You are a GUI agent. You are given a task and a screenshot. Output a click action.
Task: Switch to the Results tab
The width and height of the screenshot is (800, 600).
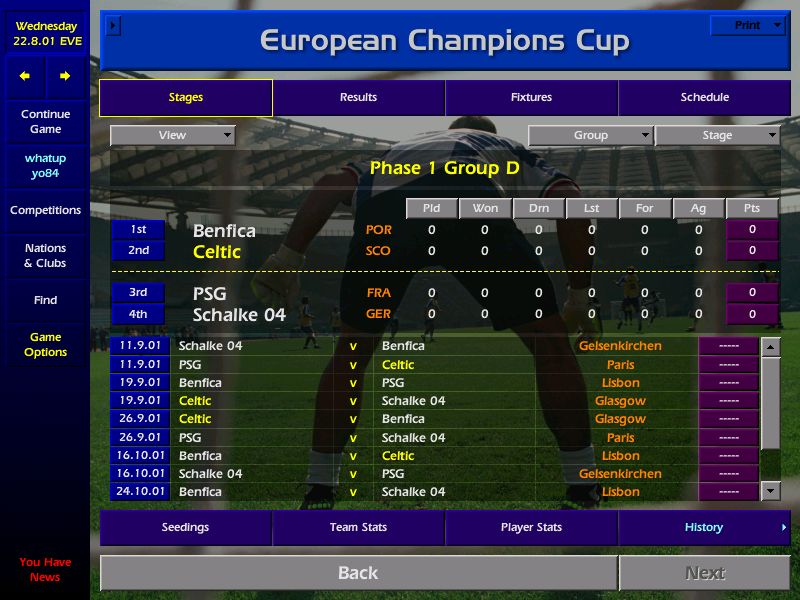coord(358,98)
